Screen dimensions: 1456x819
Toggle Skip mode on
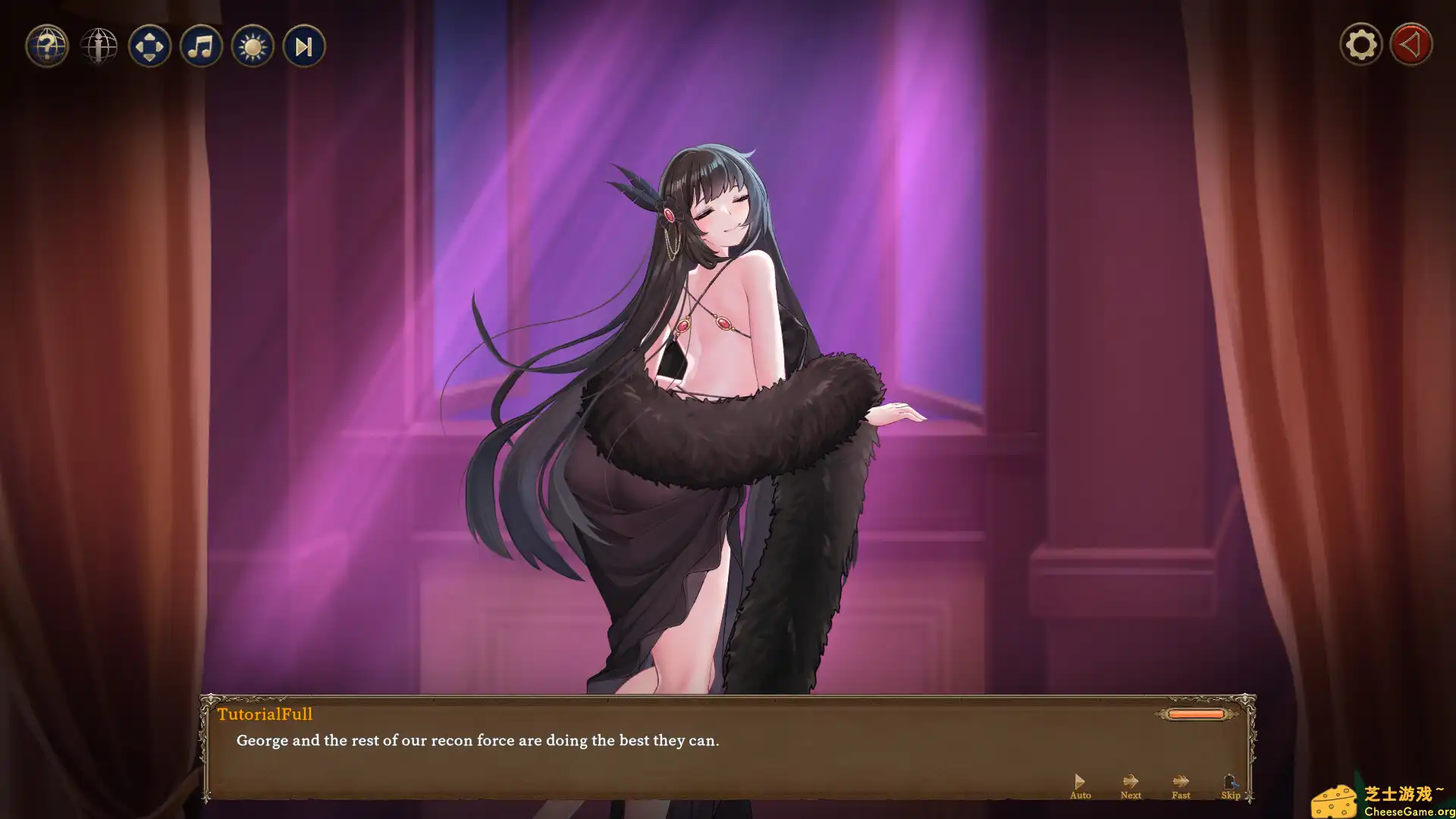[1230, 787]
